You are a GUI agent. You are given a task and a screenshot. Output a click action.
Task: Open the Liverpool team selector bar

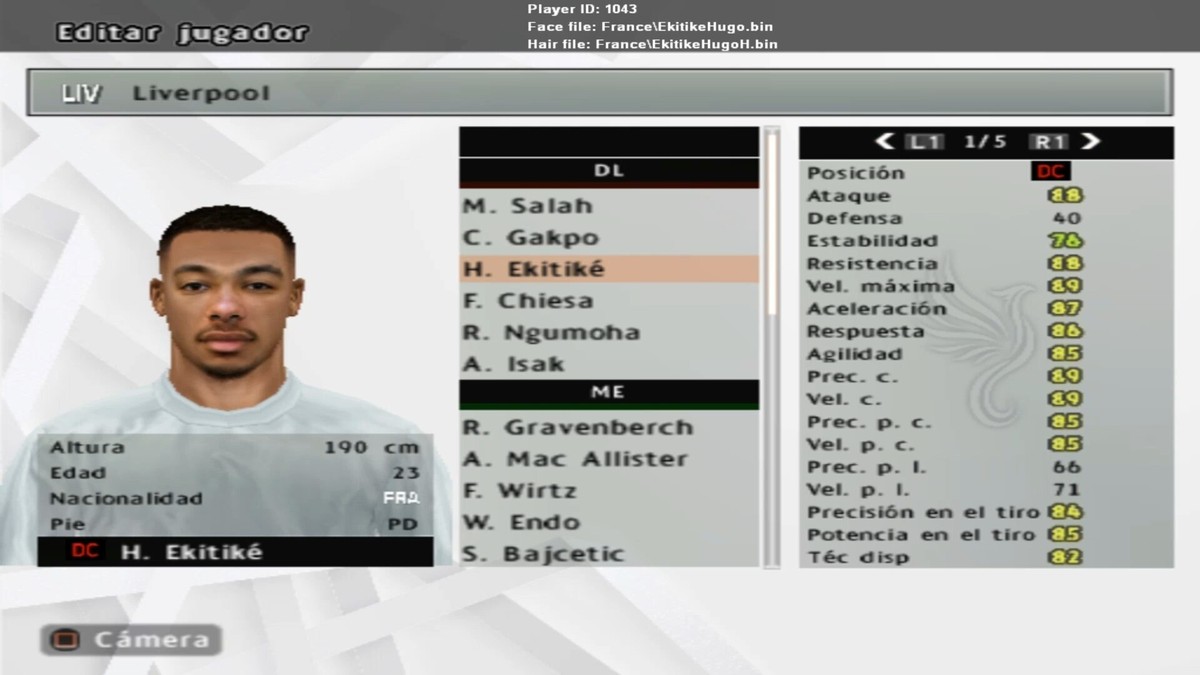pos(600,93)
